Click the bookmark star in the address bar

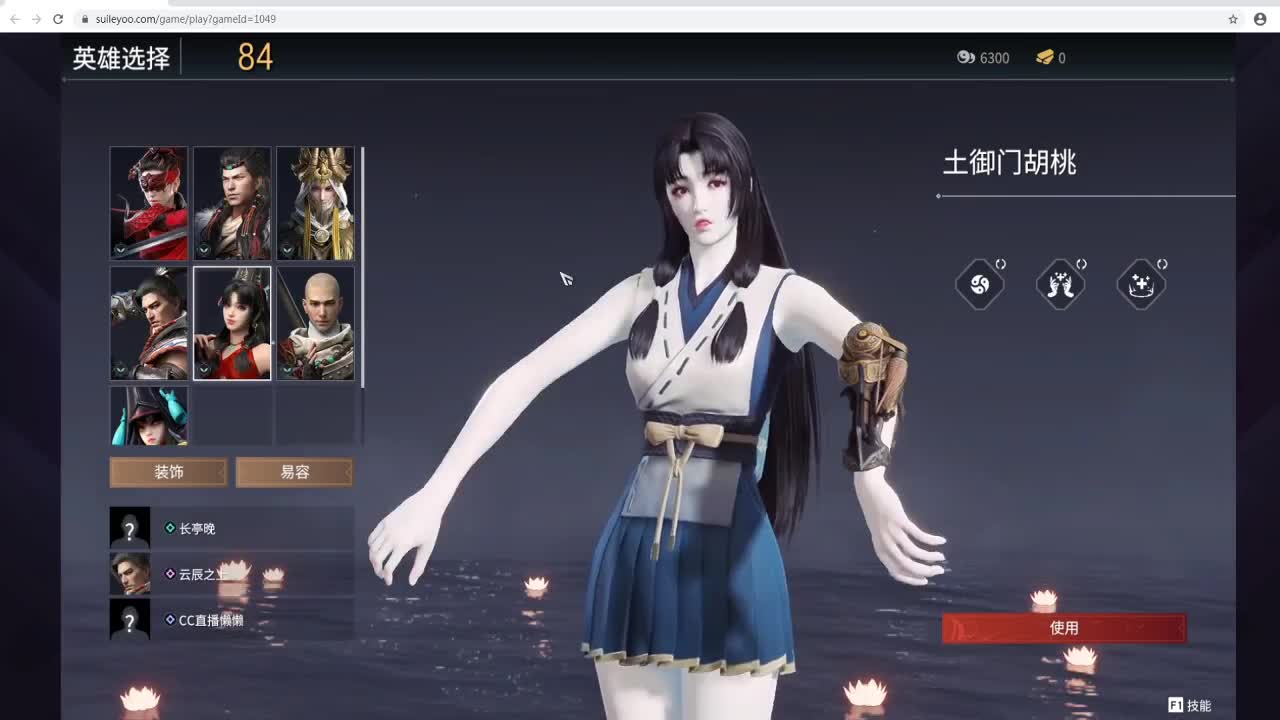pos(1233,18)
